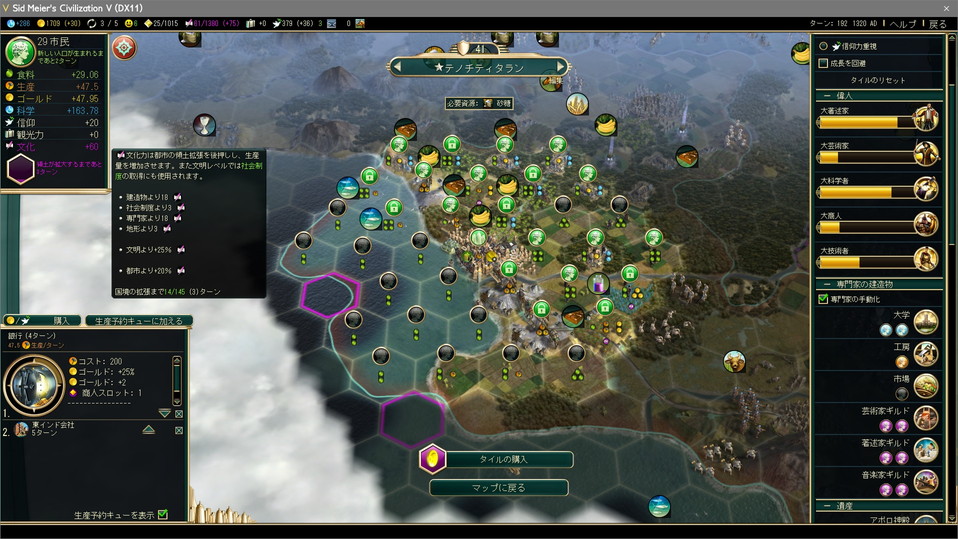Click タイルのリセット to reset tiles
Viewport: 958px width, 539px height.
pyautogui.click(x=879, y=80)
